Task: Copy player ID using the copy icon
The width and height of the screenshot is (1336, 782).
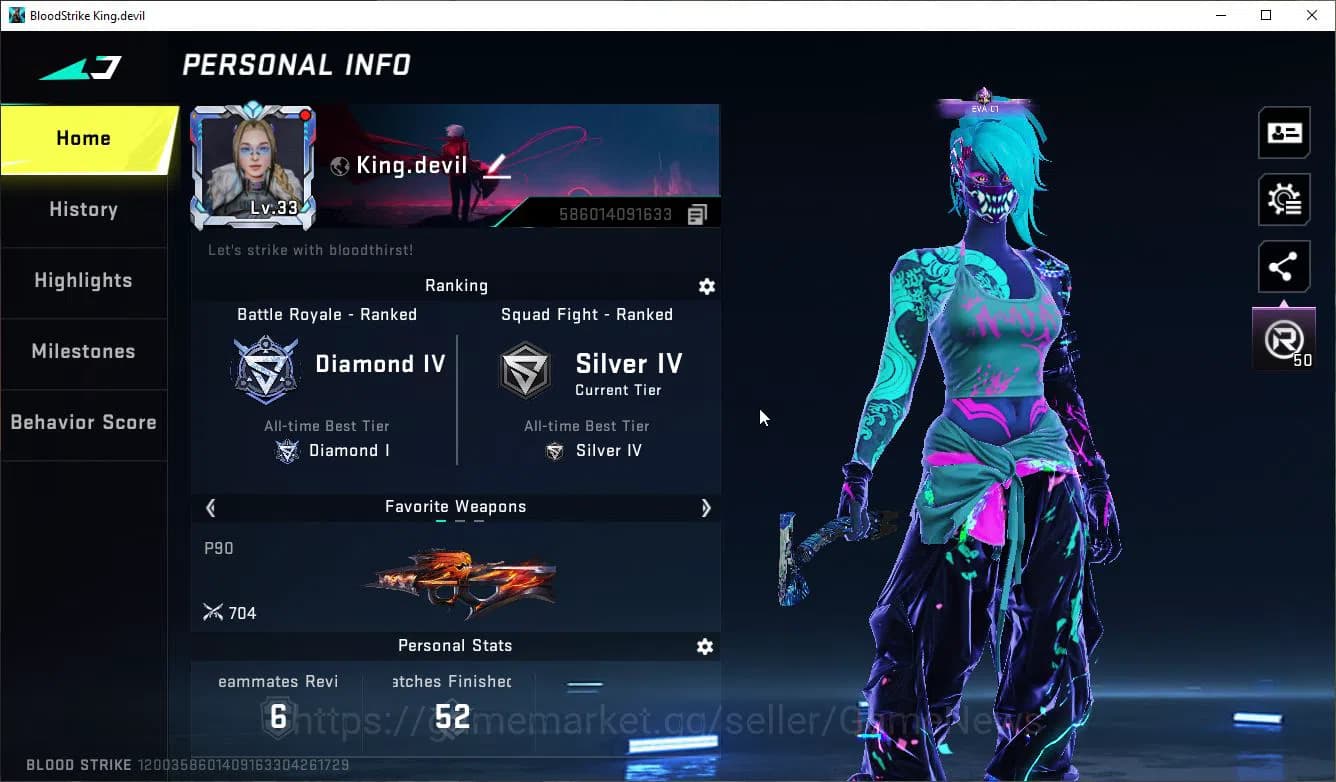Action: tap(697, 213)
